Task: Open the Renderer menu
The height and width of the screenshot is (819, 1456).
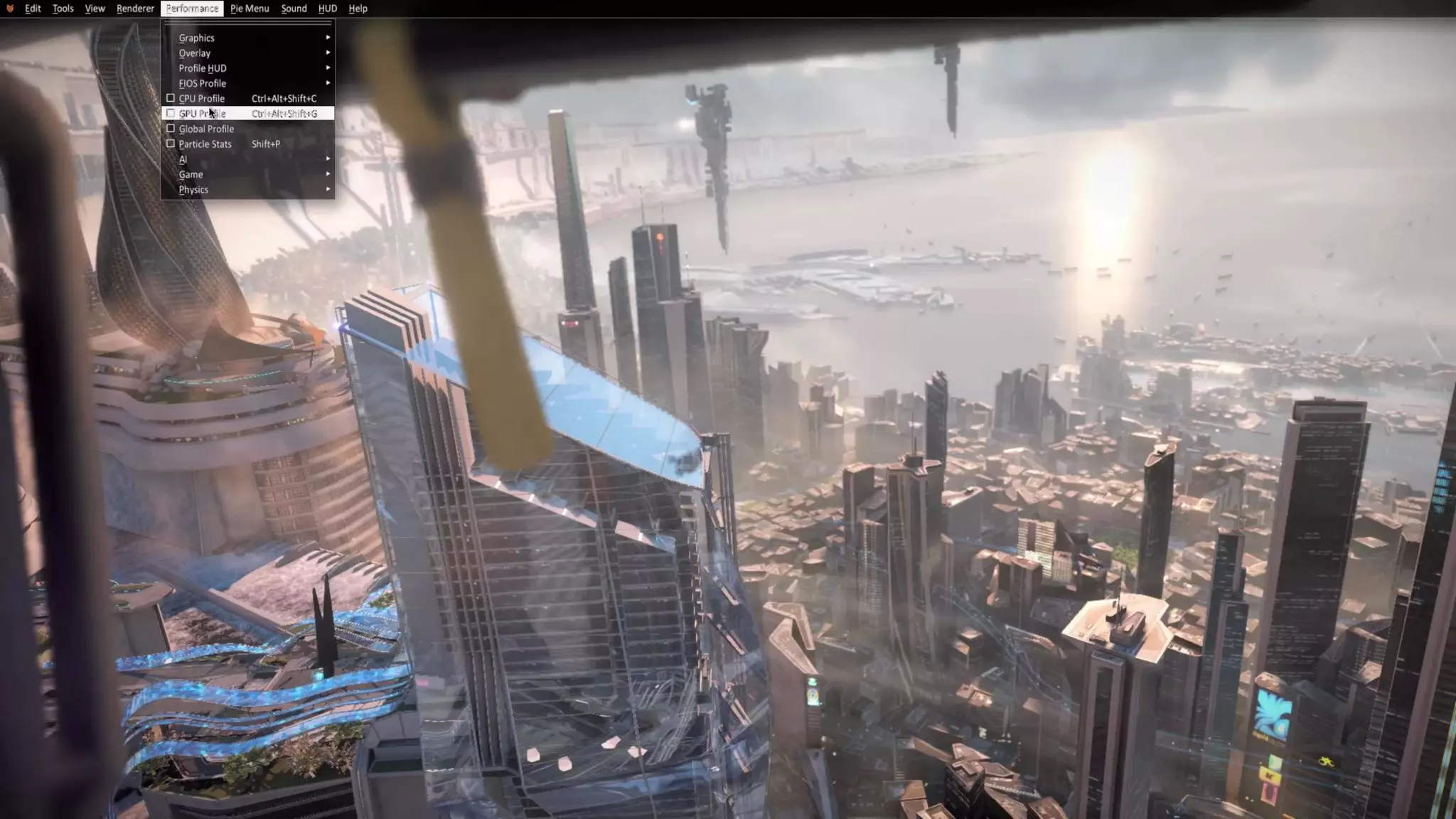Action: coord(135,9)
